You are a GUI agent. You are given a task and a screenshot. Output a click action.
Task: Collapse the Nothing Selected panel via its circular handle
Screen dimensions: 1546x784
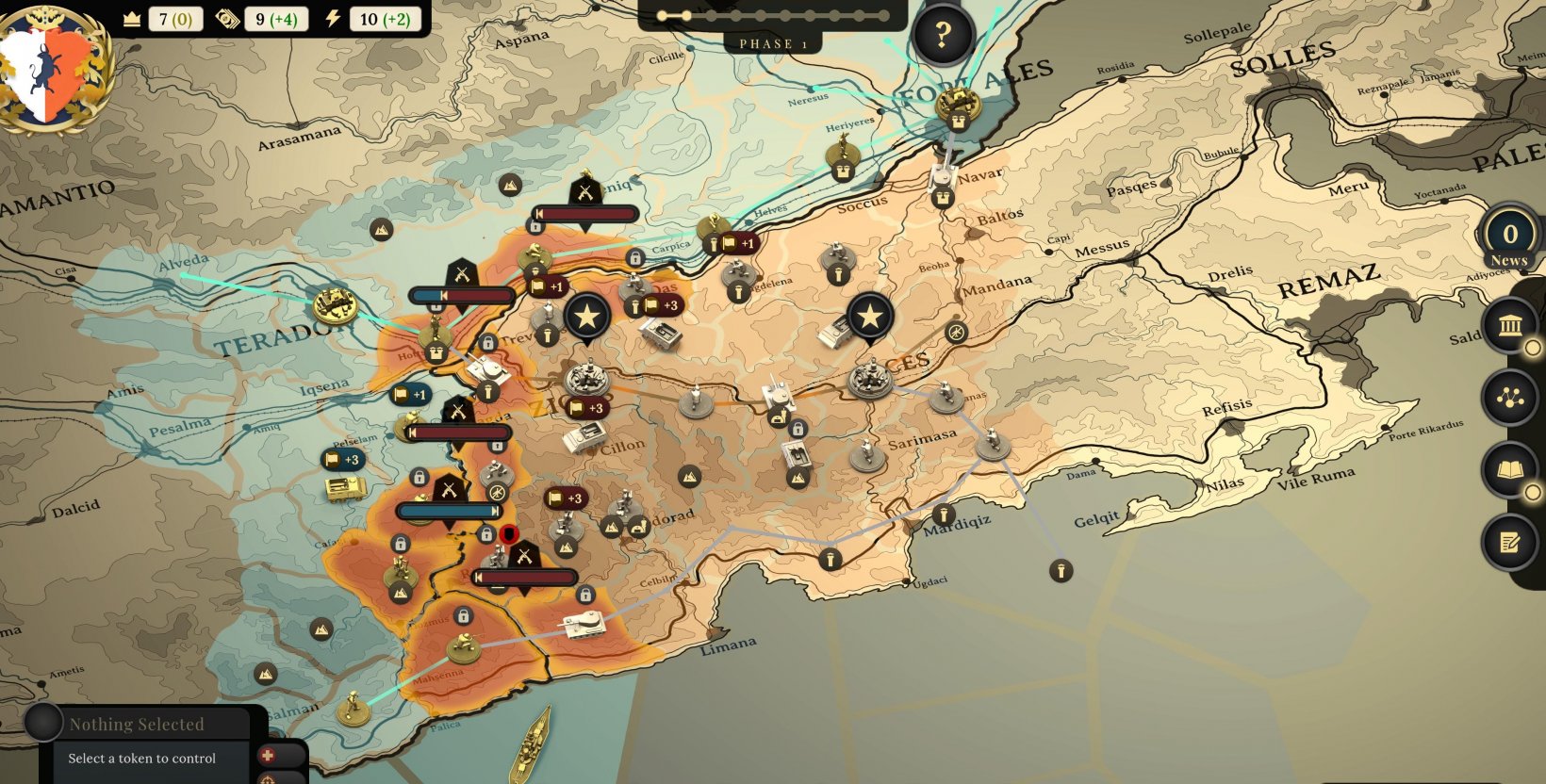(x=41, y=724)
